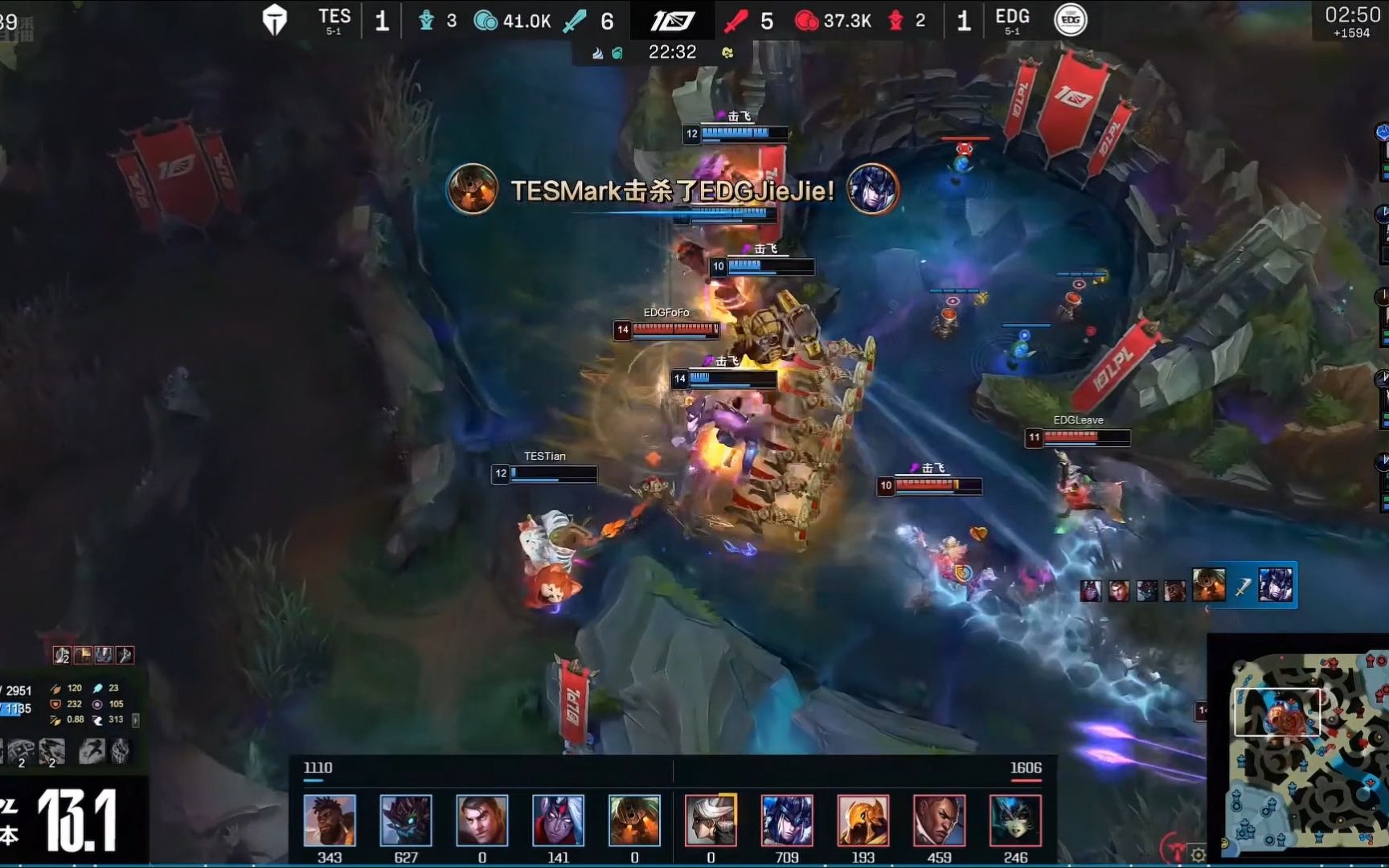1389x868 pixels.
Task: Select the Lucian champion portrait
Action: 939,820
